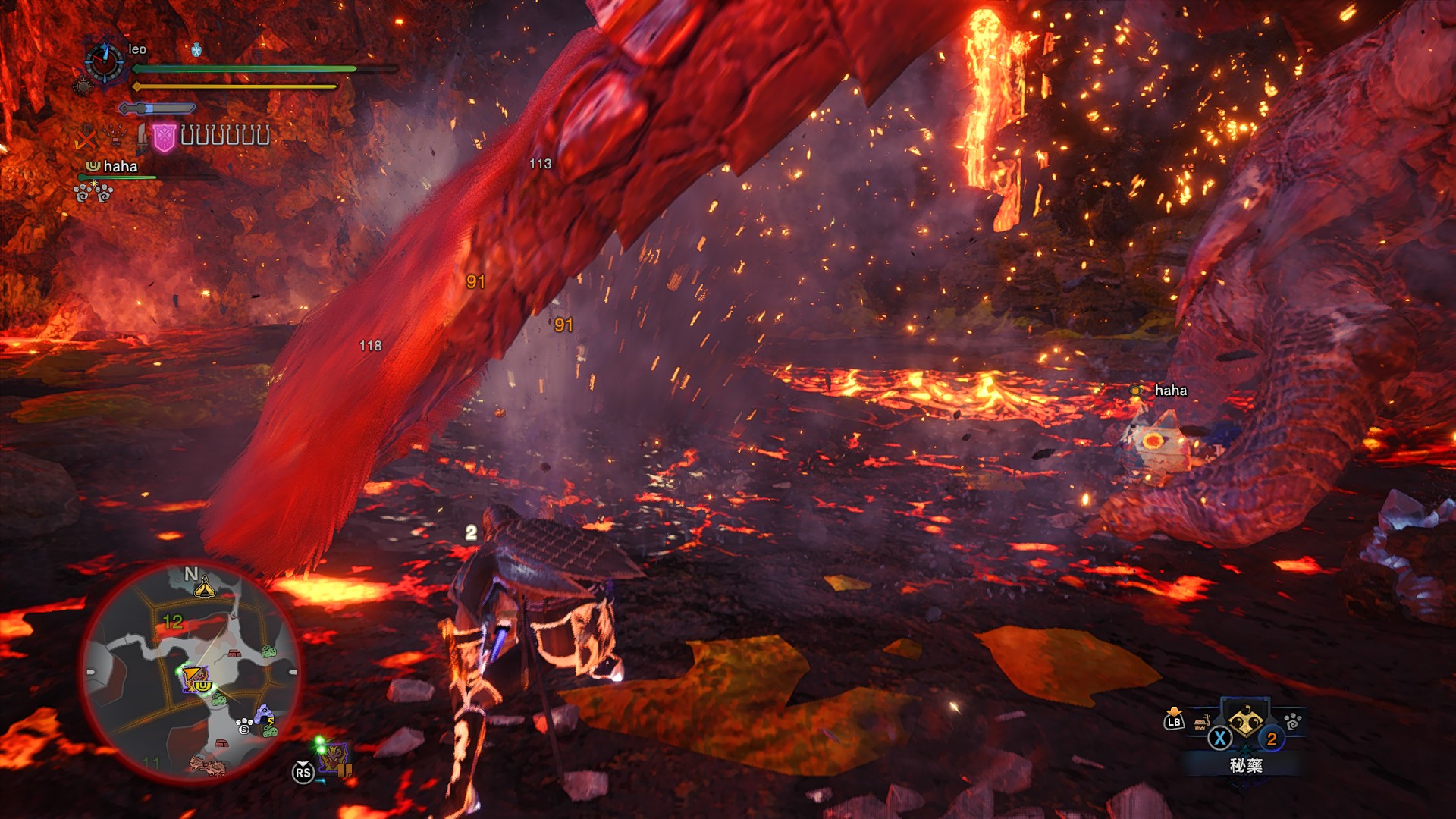Click the quest timer clock icon
Viewport: 1456px width, 819px height.
[104, 62]
